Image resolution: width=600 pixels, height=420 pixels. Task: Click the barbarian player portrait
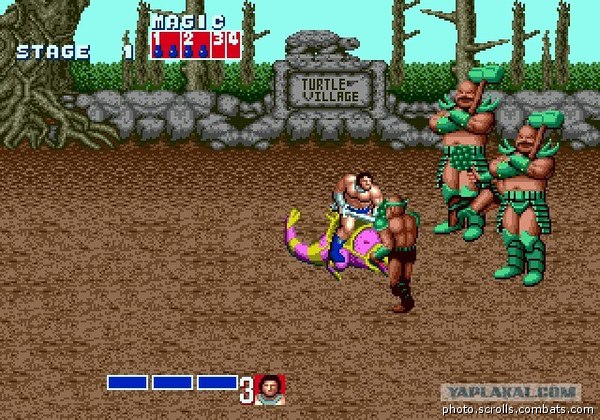point(269,388)
